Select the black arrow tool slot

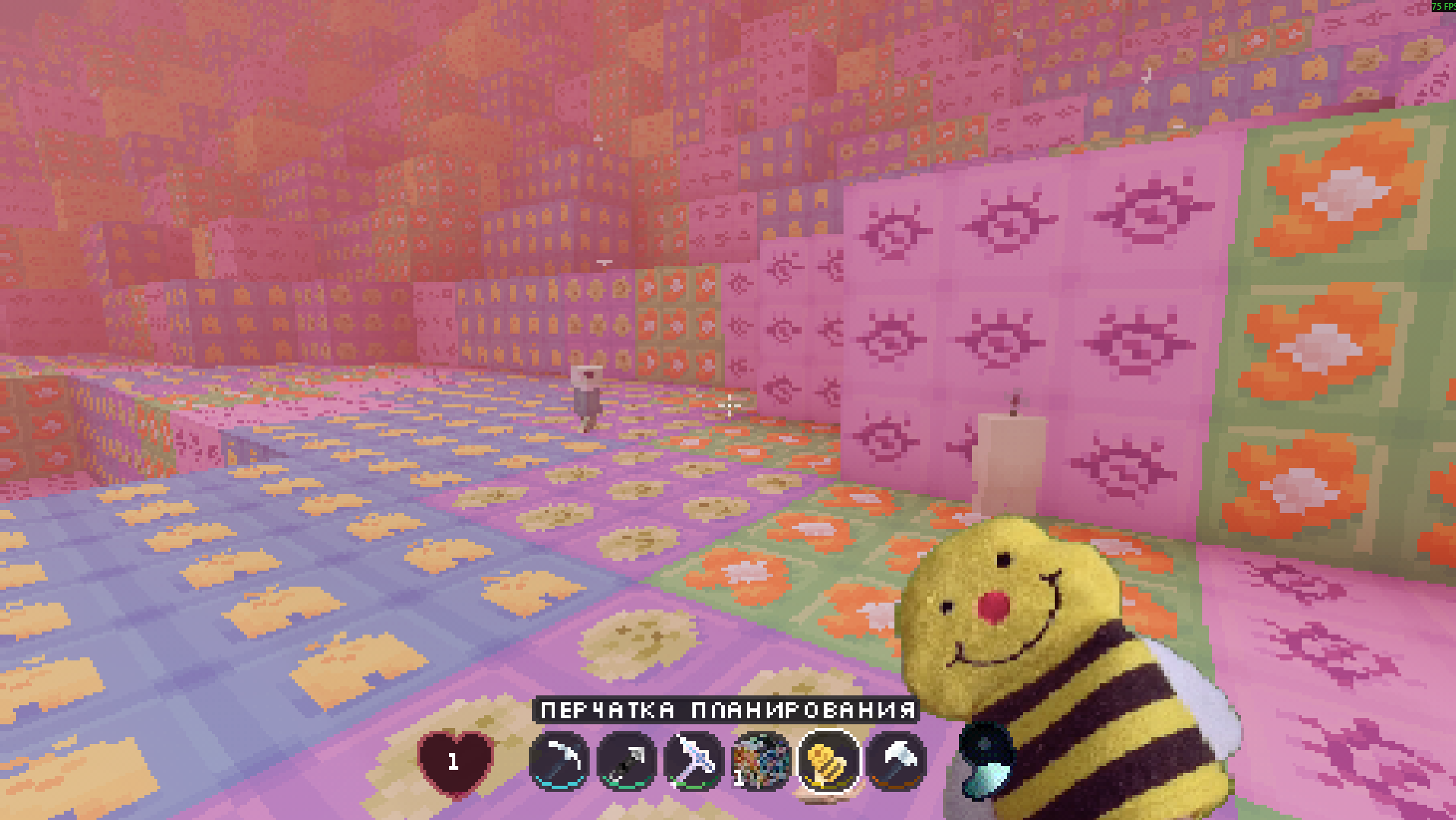(626, 760)
